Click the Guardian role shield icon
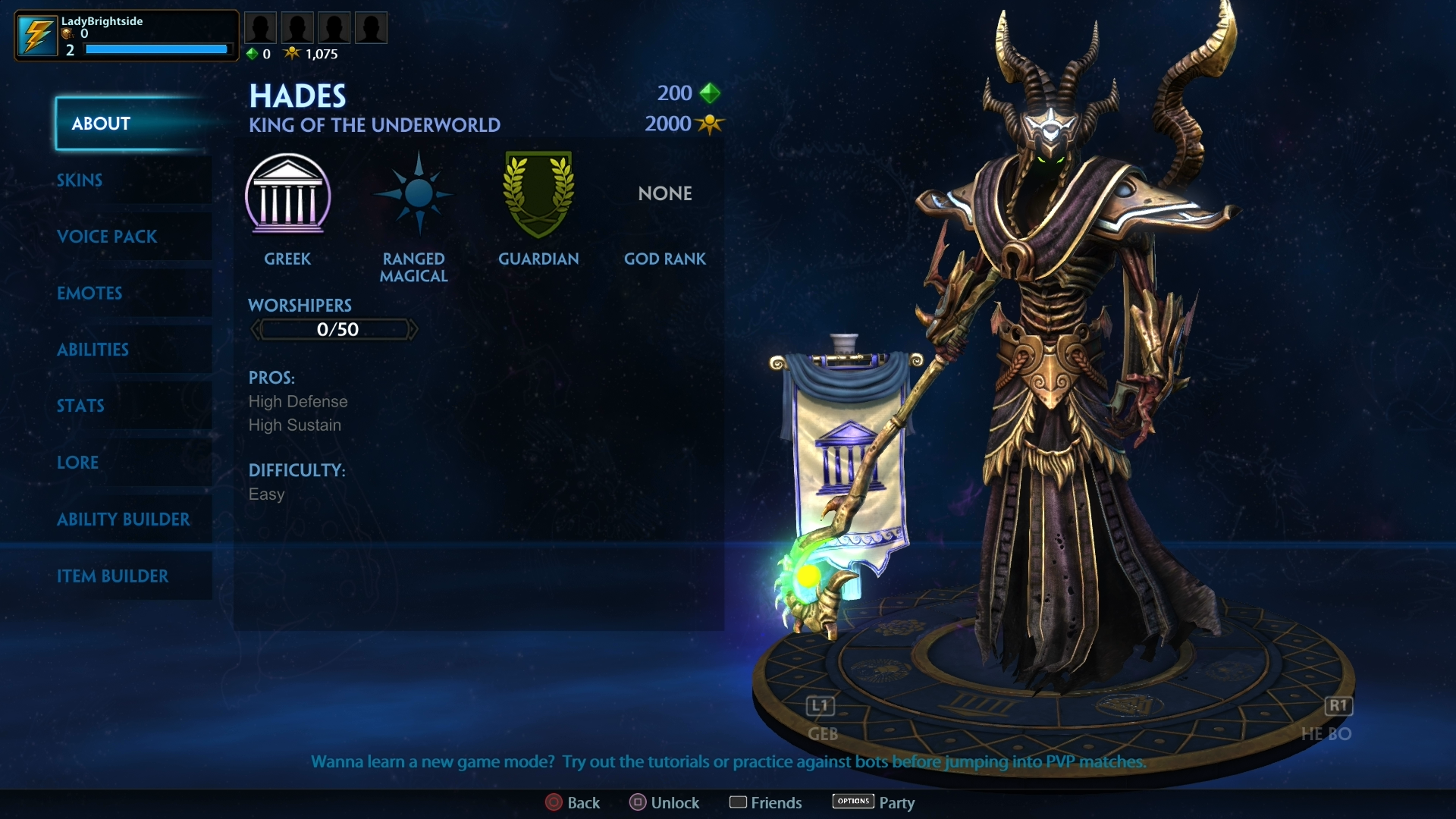 (x=538, y=196)
